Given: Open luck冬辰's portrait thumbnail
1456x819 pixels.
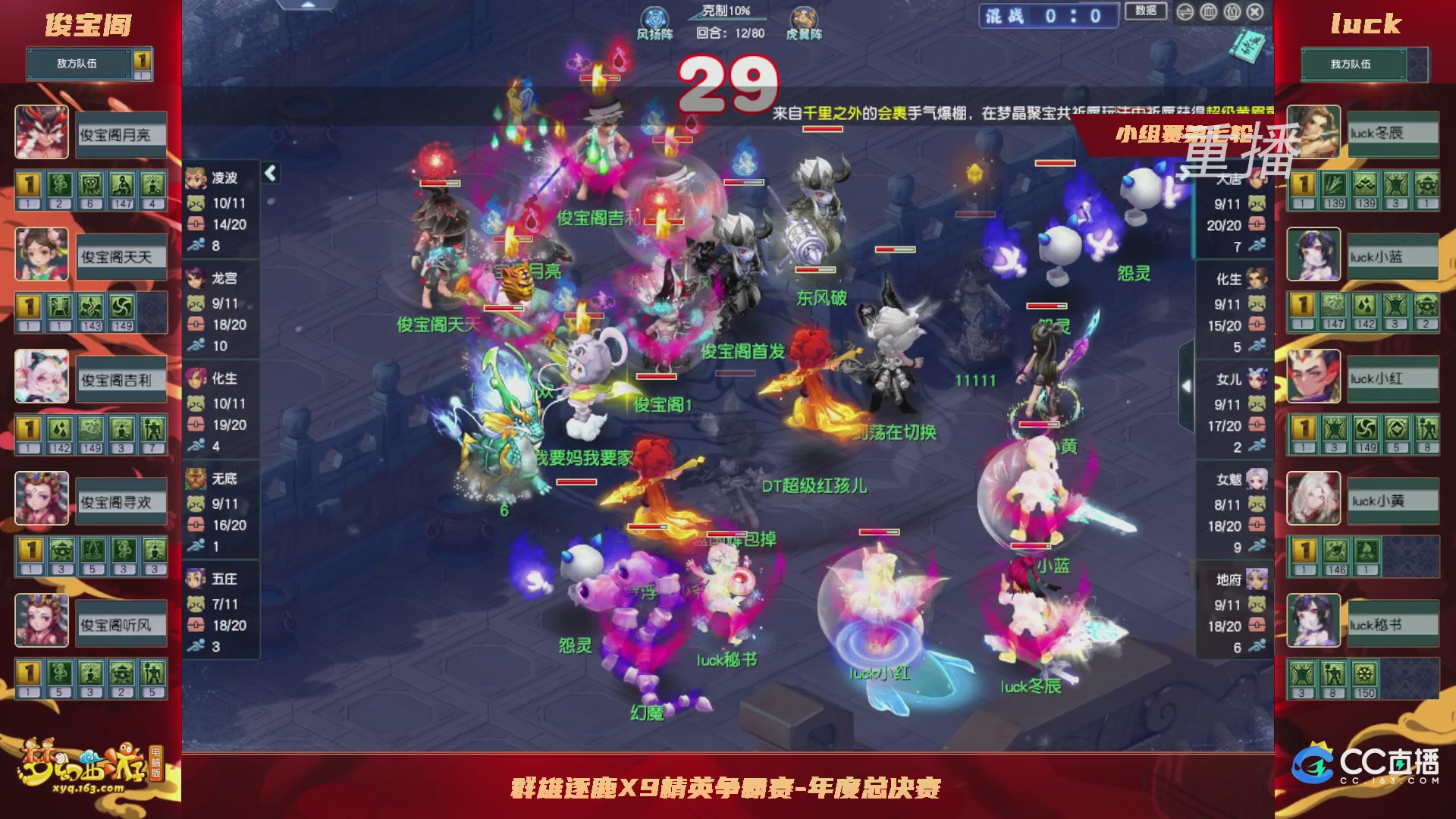Looking at the screenshot, I should [x=1313, y=133].
